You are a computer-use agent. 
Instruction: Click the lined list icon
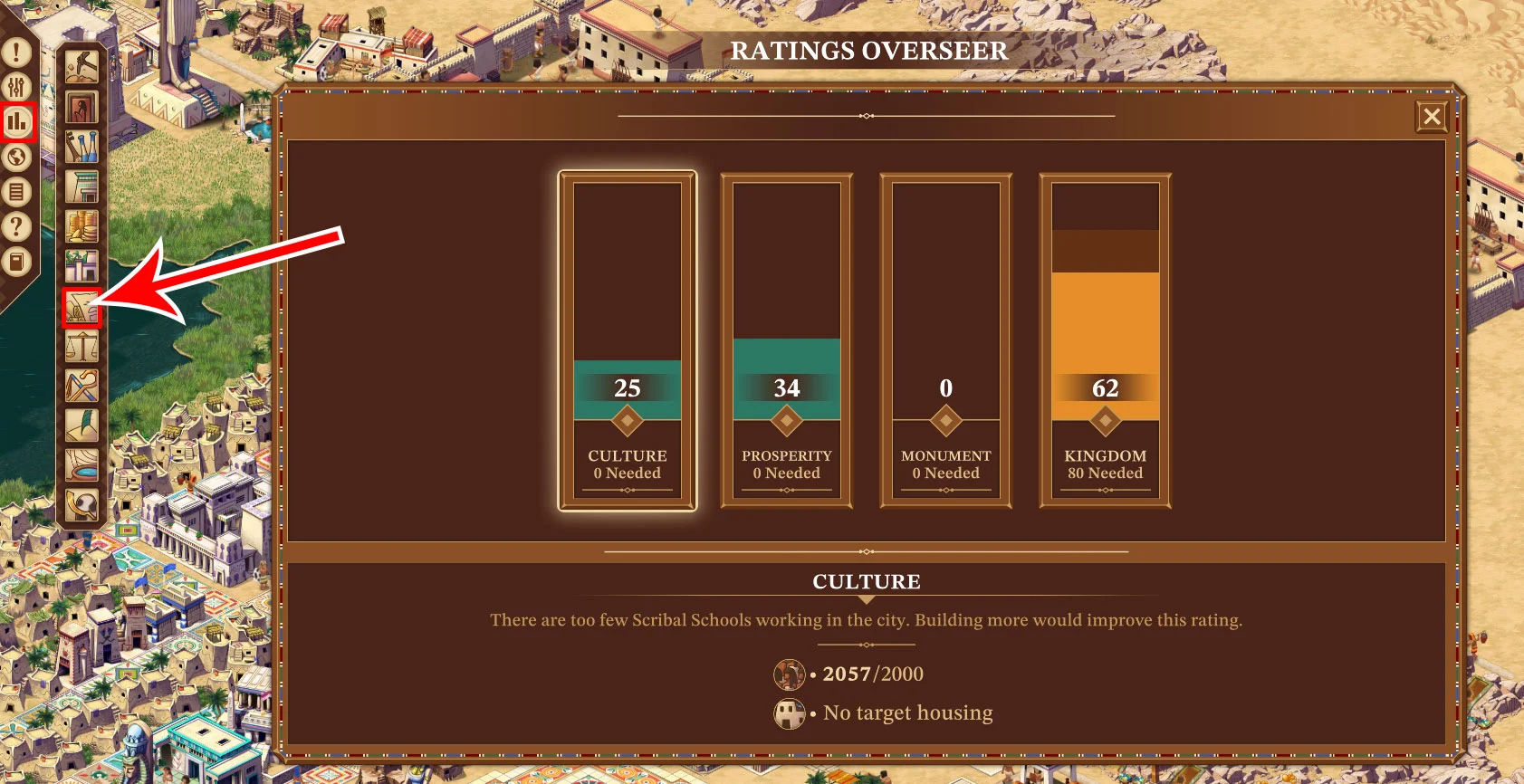[16, 192]
